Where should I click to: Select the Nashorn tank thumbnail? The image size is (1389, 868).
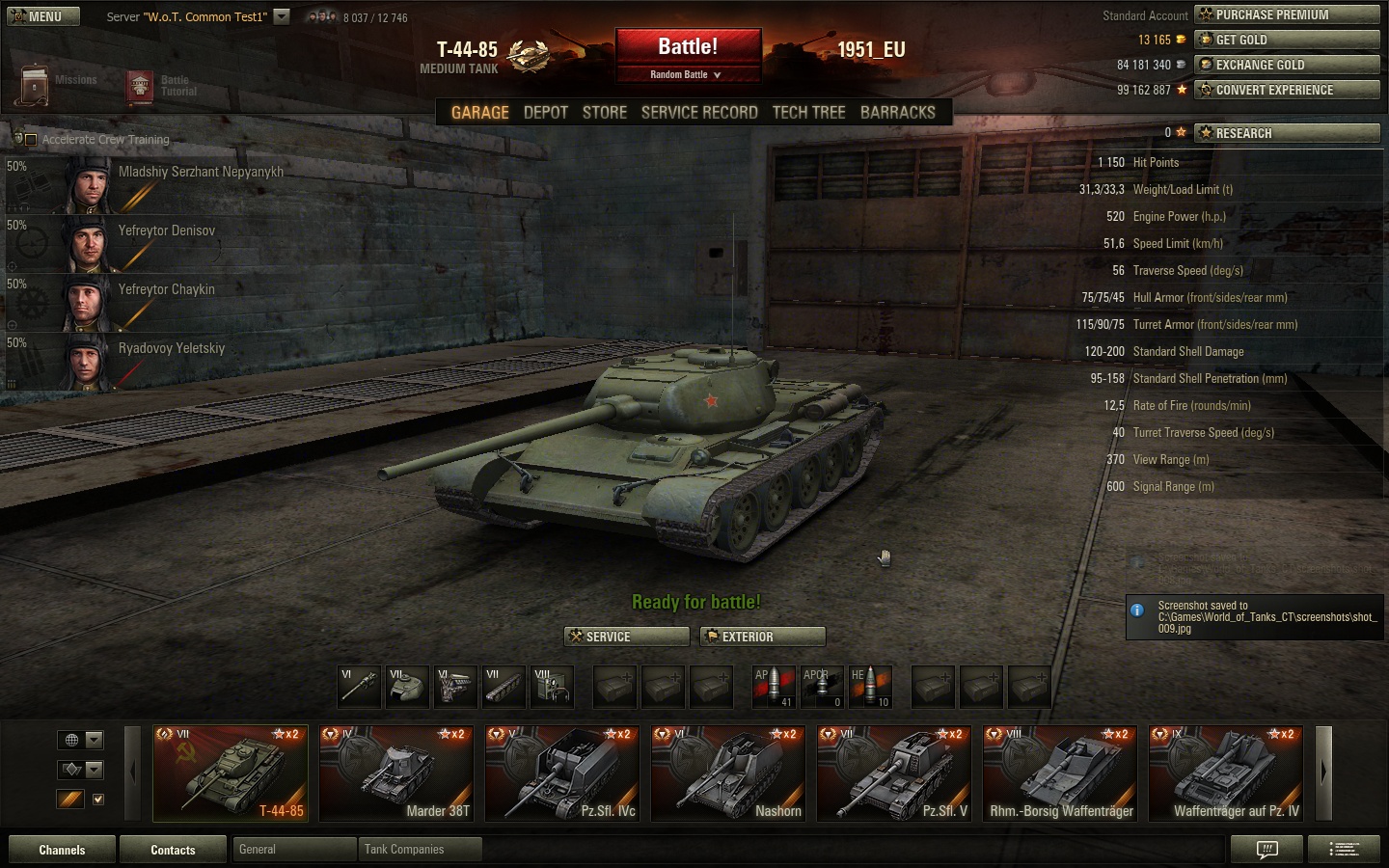click(728, 773)
